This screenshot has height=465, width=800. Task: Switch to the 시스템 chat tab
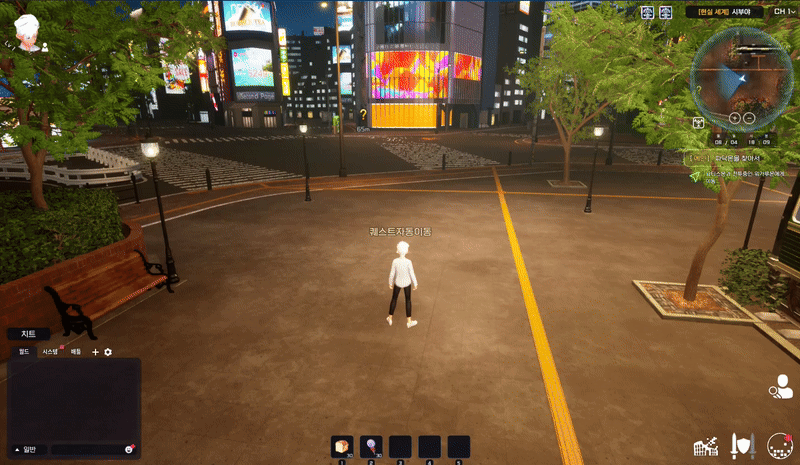pyautogui.click(x=50, y=352)
